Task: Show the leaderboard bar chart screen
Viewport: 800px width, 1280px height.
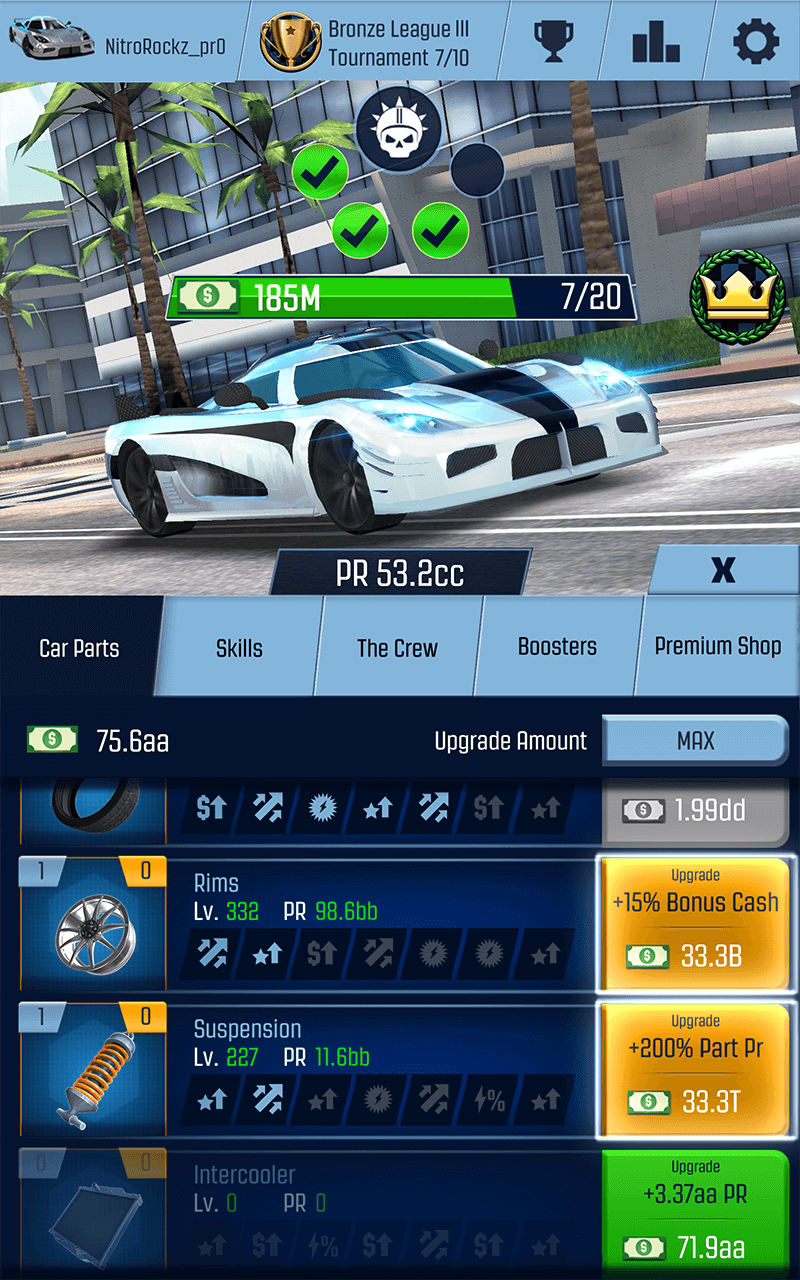Action: pos(656,41)
